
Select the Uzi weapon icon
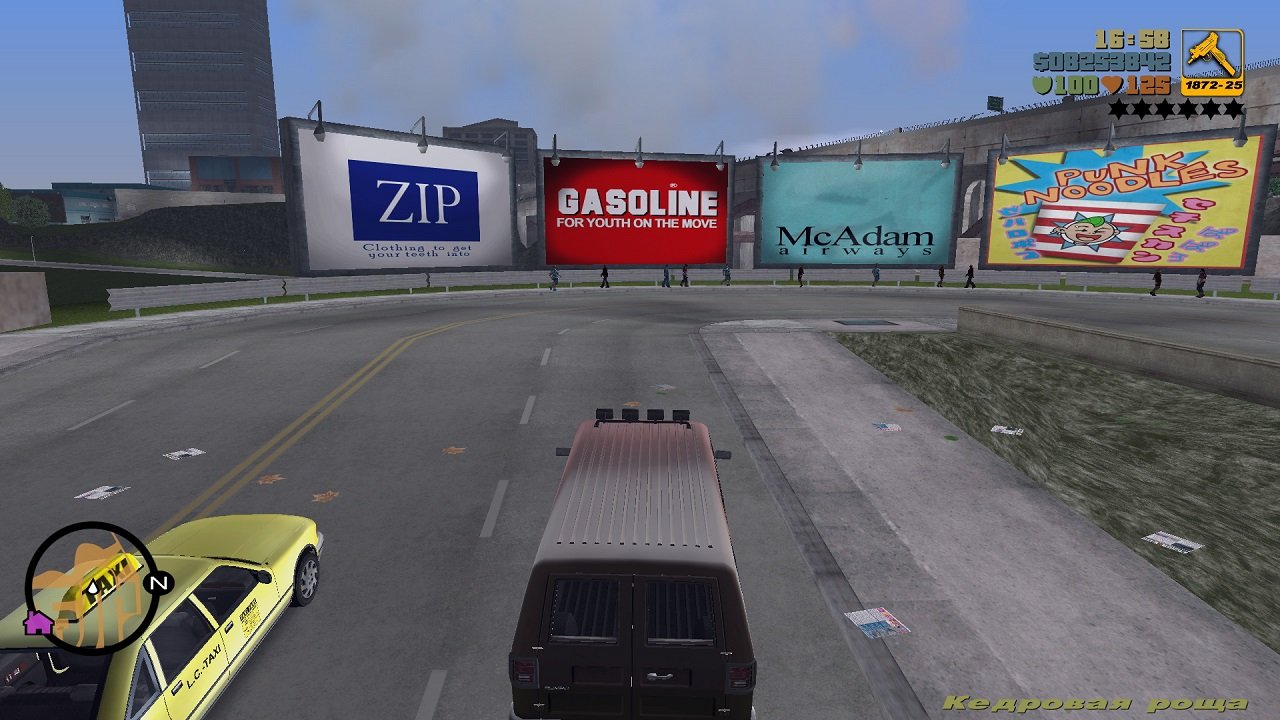[x=1210, y=55]
